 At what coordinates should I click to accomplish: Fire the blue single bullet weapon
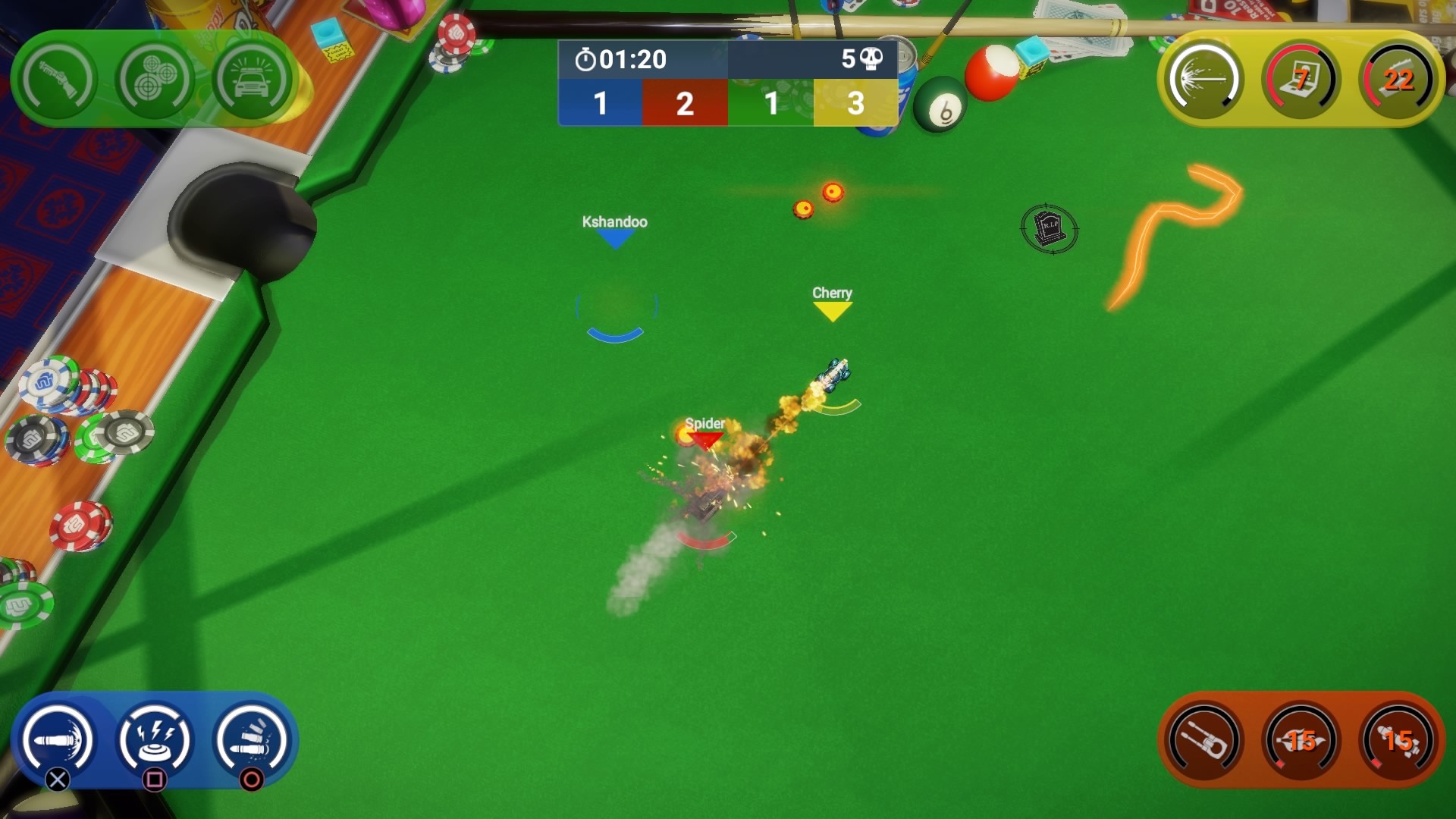coord(58,741)
